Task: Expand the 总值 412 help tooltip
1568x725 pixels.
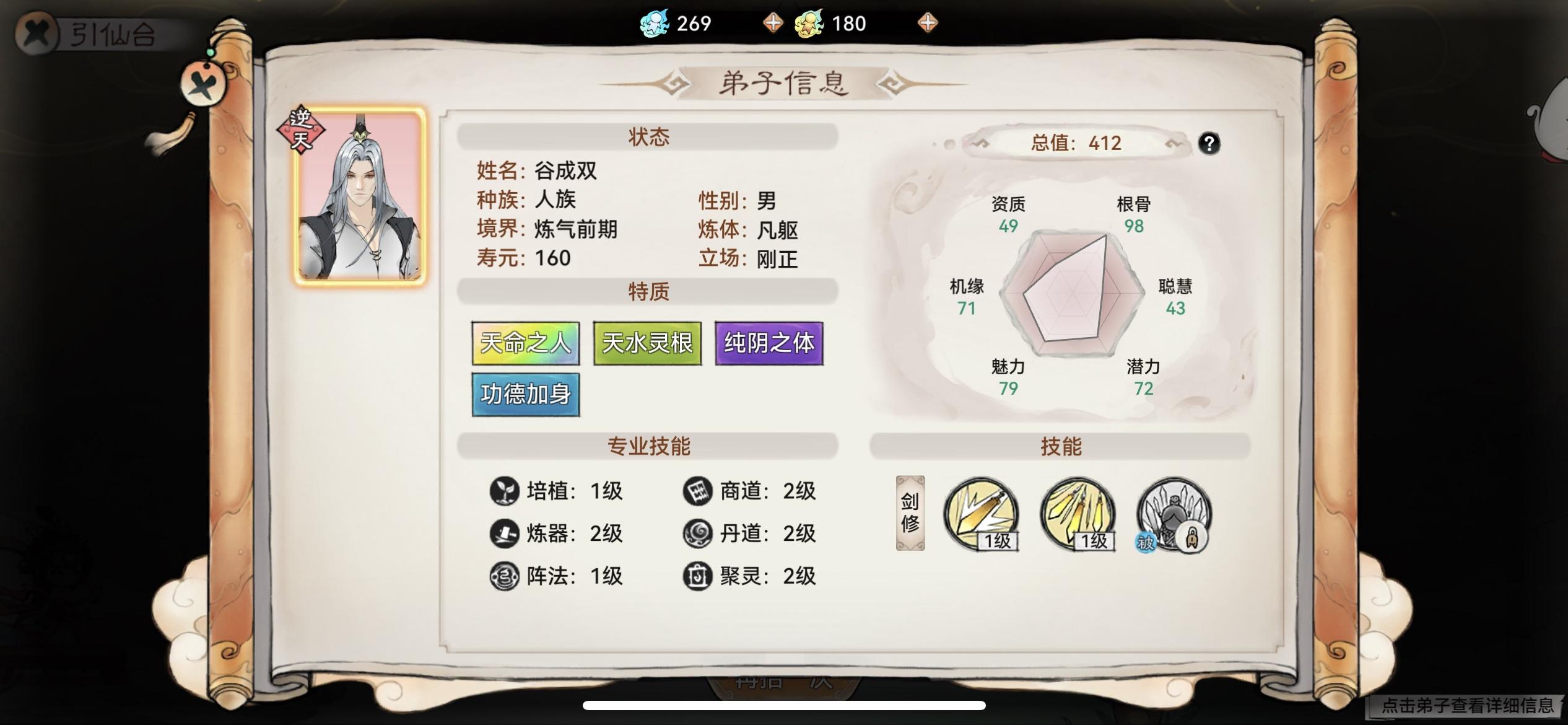Action: click(x=1209, y=144)
